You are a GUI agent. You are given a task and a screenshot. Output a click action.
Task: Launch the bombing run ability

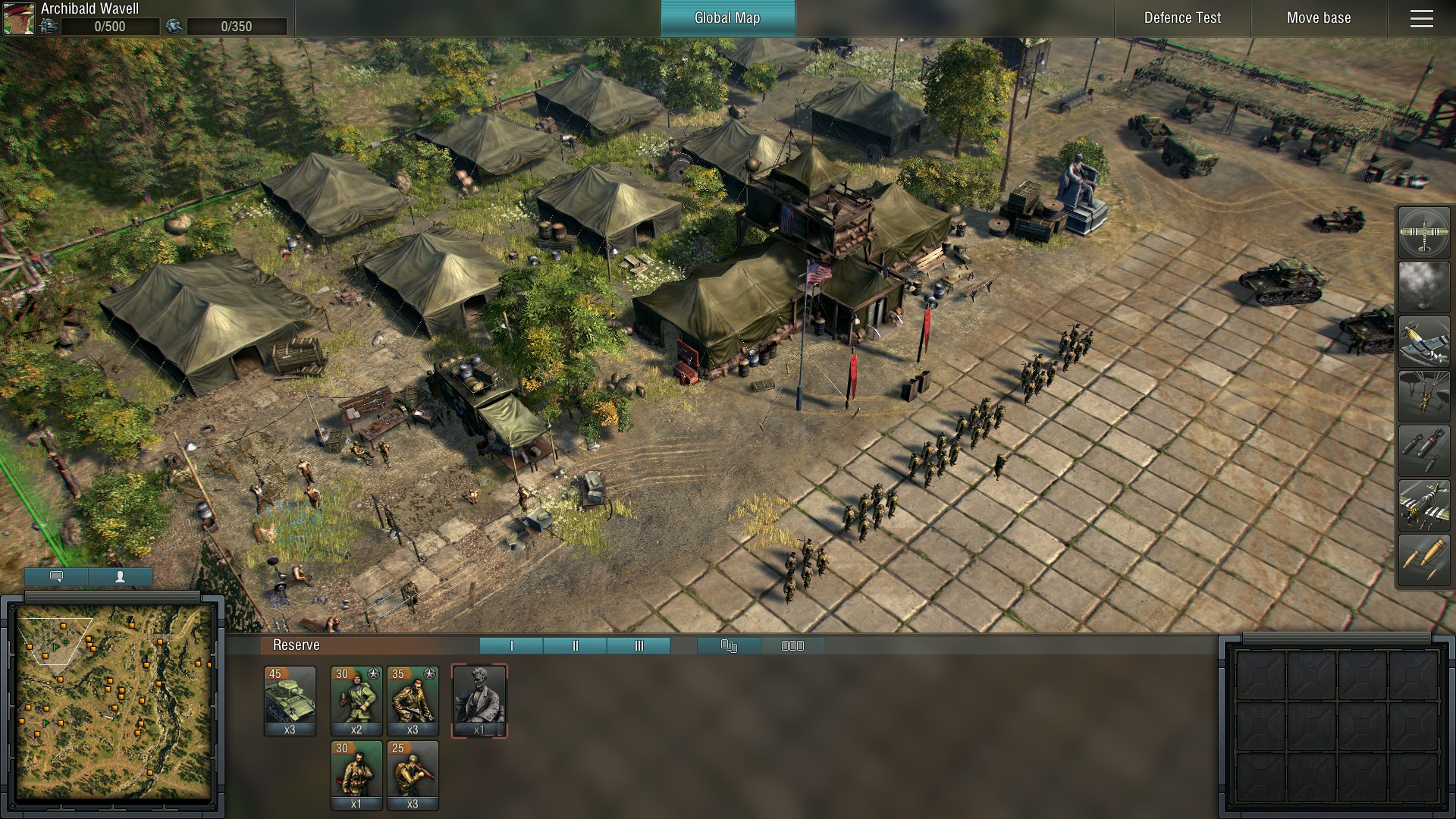1423,450
